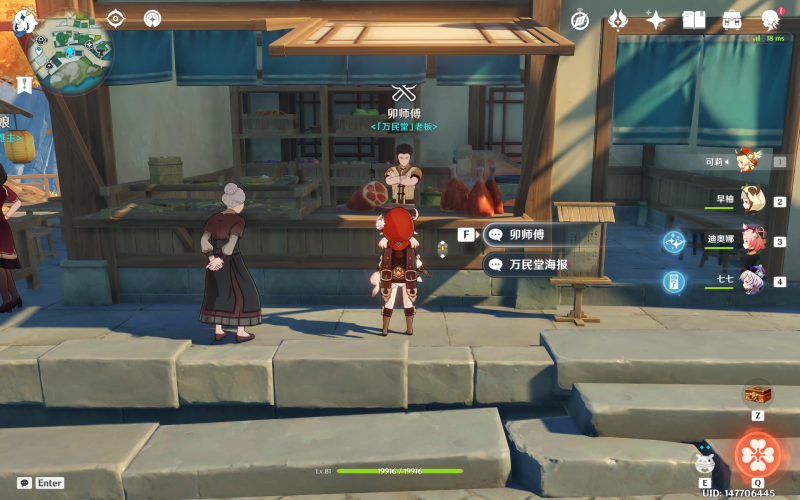The width and height of the screenshot is (800, 500).
Task: Open the winged events icon
Action: (618, 19)
